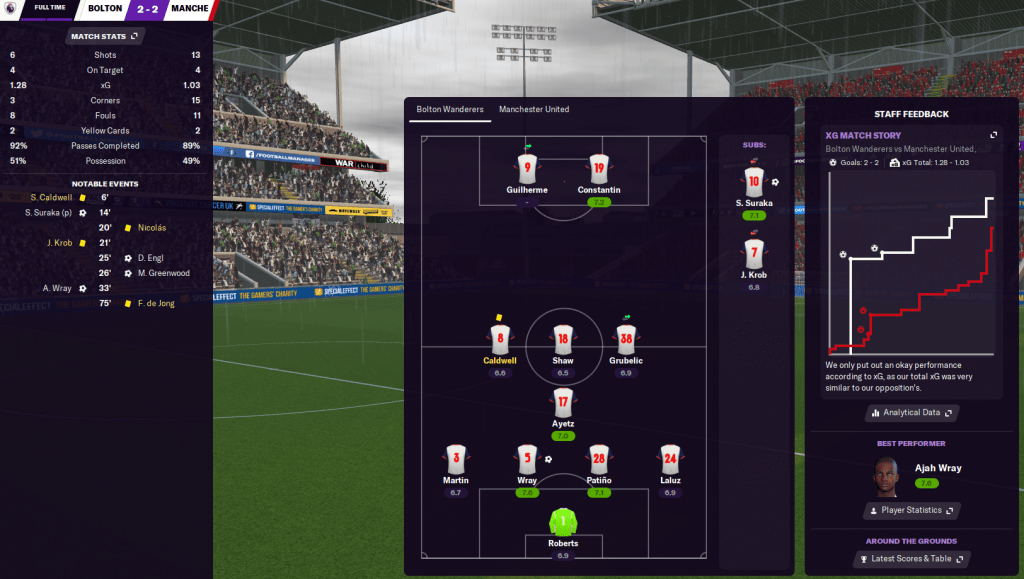Viewport: 1024px width, 579px height.
Task: Switch to the Manchester United tab
Action: (534, 109)
